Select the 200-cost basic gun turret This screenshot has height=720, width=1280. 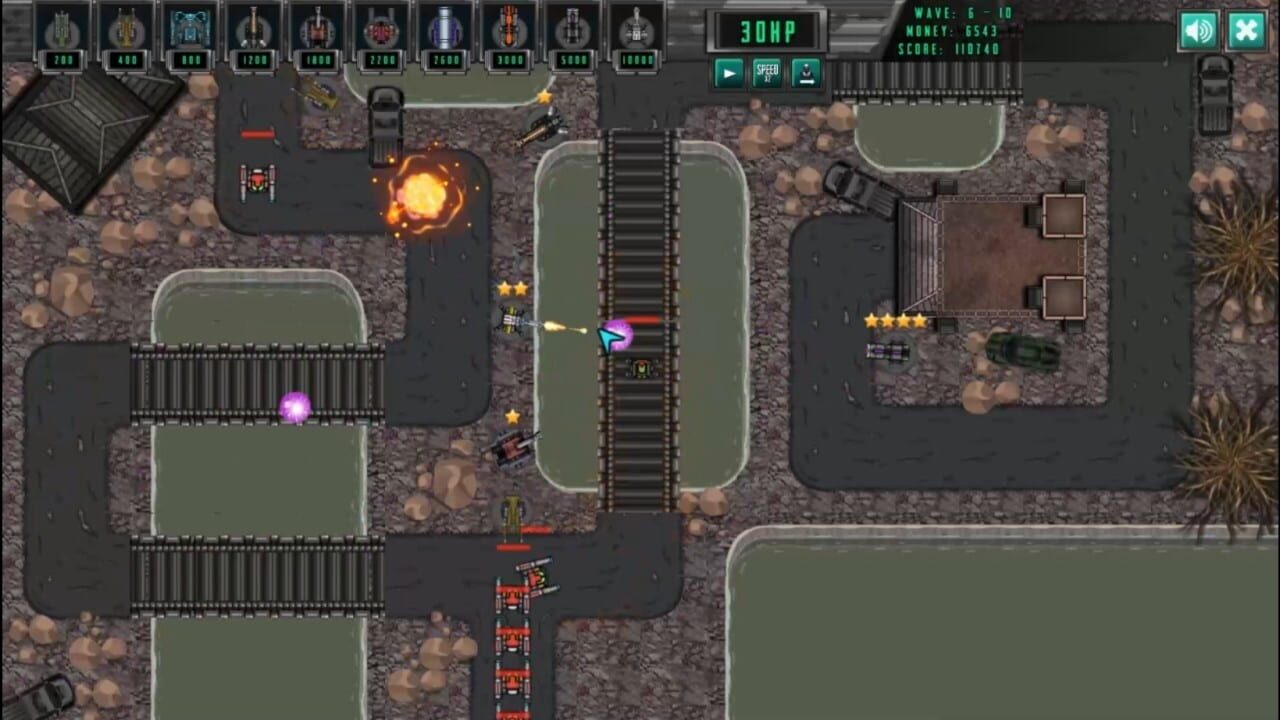click(x=62, y=31)
